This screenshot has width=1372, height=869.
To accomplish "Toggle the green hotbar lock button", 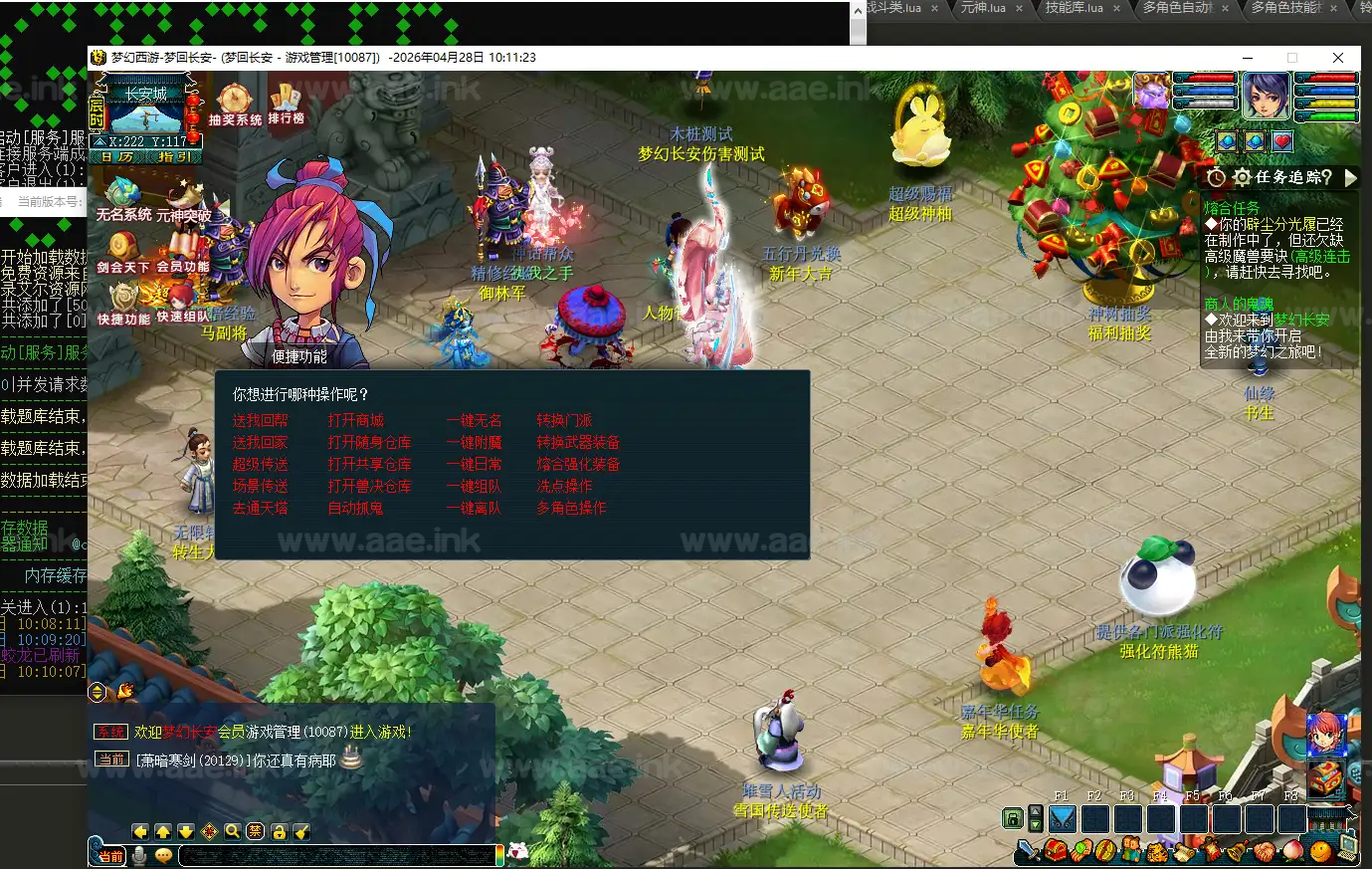I will (1013, 819).
